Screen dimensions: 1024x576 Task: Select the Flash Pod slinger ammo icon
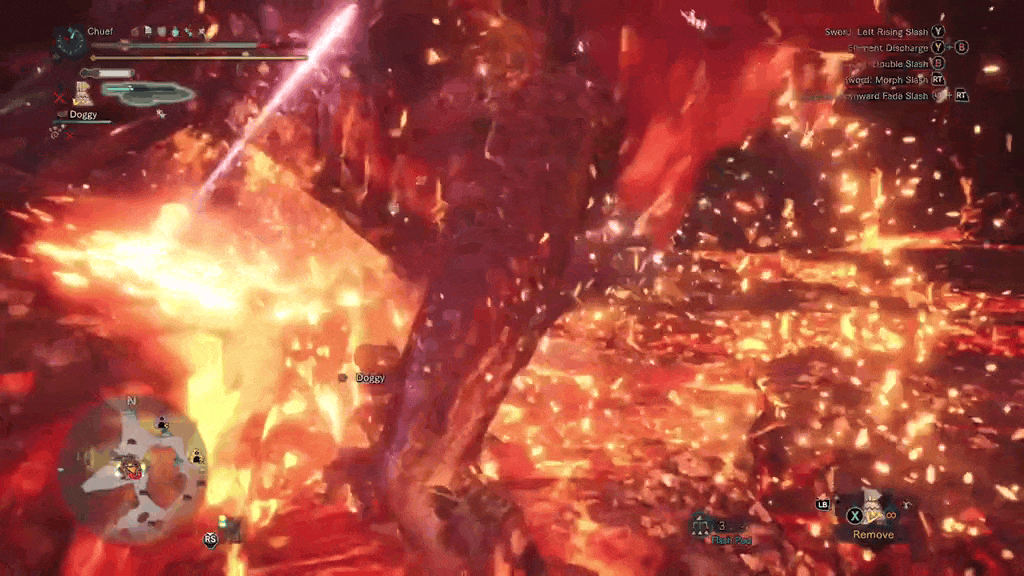click(703, 523)
